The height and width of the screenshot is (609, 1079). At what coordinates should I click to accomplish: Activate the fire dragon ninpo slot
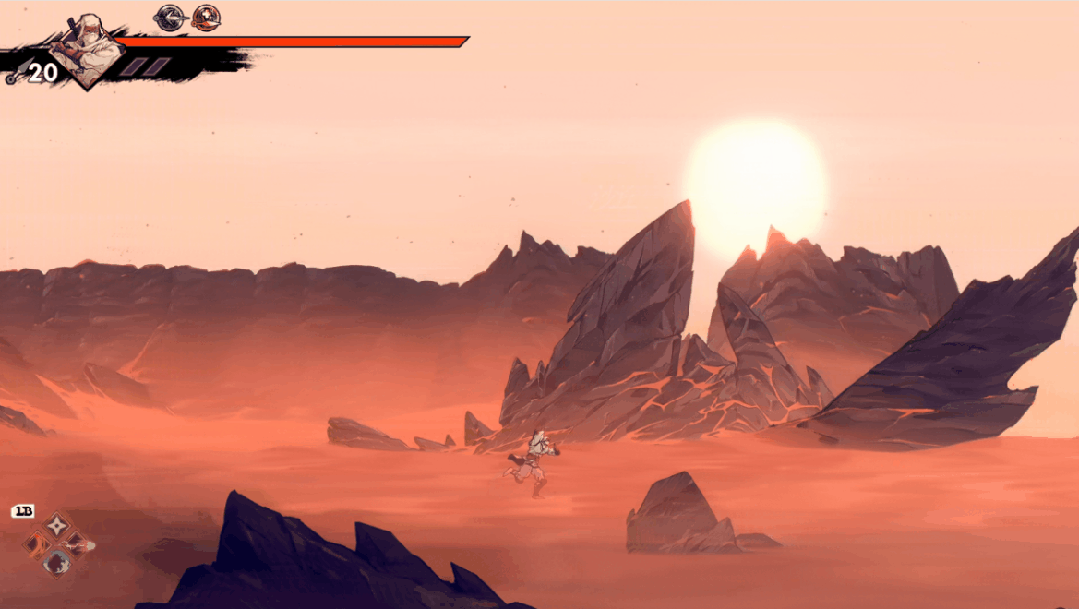[38, 544]
